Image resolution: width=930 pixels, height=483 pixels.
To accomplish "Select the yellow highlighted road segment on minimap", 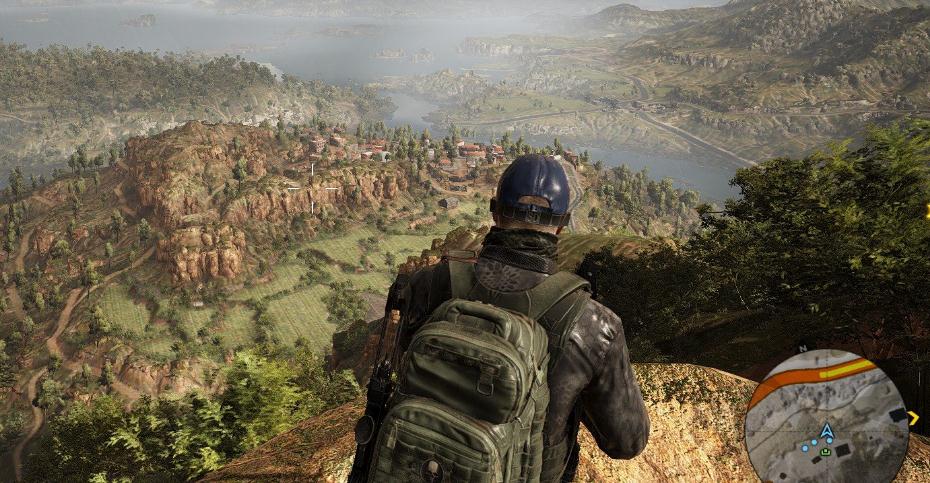I will [x=846, y=370].
